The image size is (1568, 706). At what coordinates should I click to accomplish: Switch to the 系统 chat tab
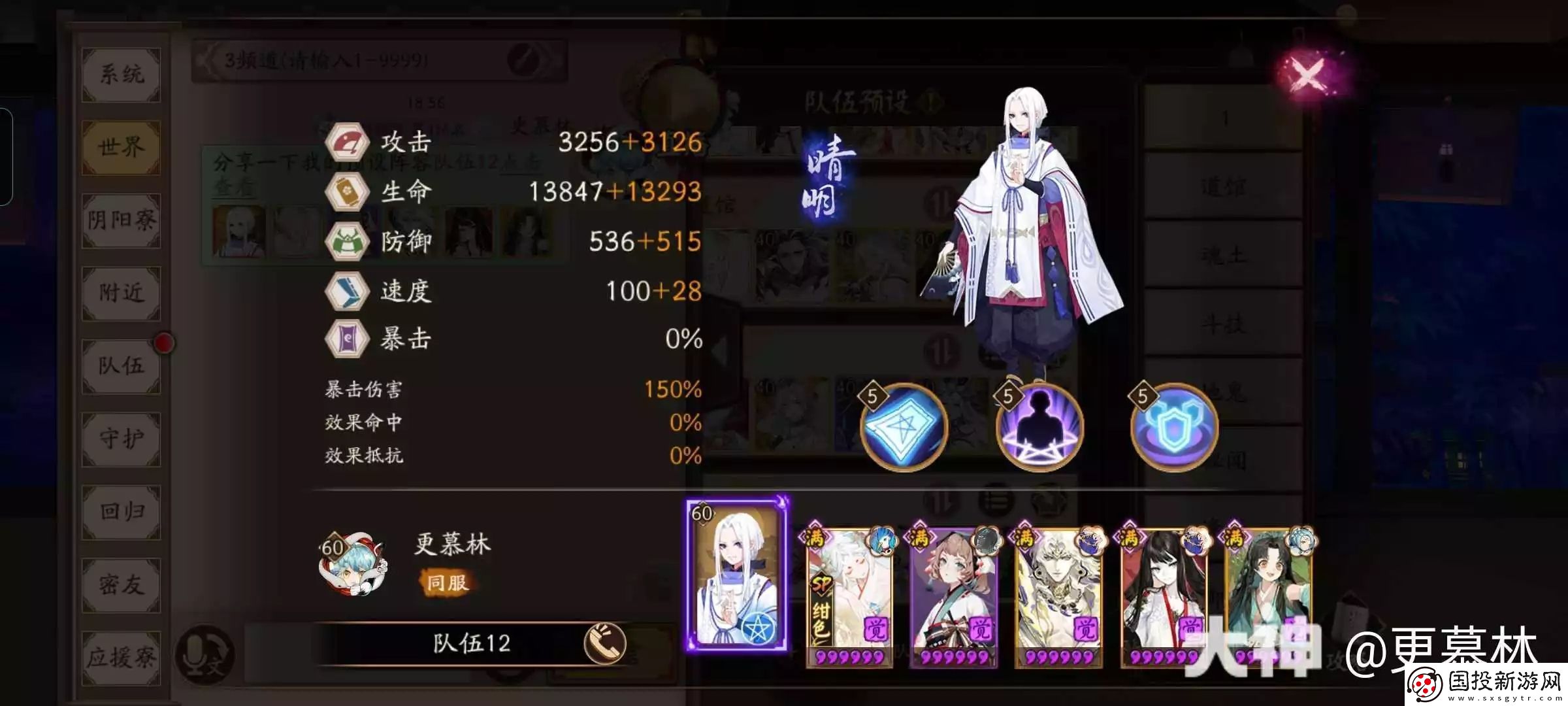[x=121, y=75]
